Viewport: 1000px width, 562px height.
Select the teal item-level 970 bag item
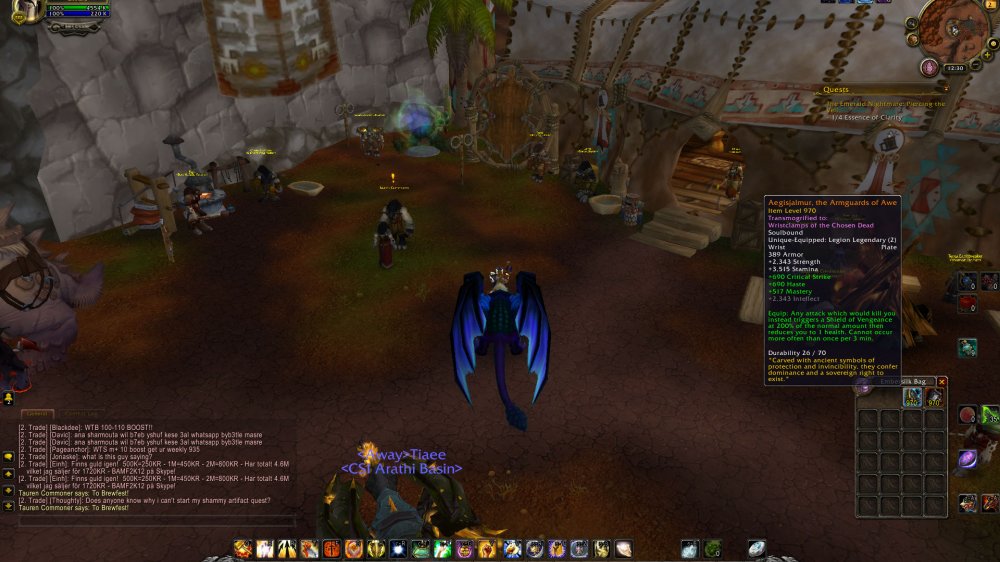tap(912, 398)
